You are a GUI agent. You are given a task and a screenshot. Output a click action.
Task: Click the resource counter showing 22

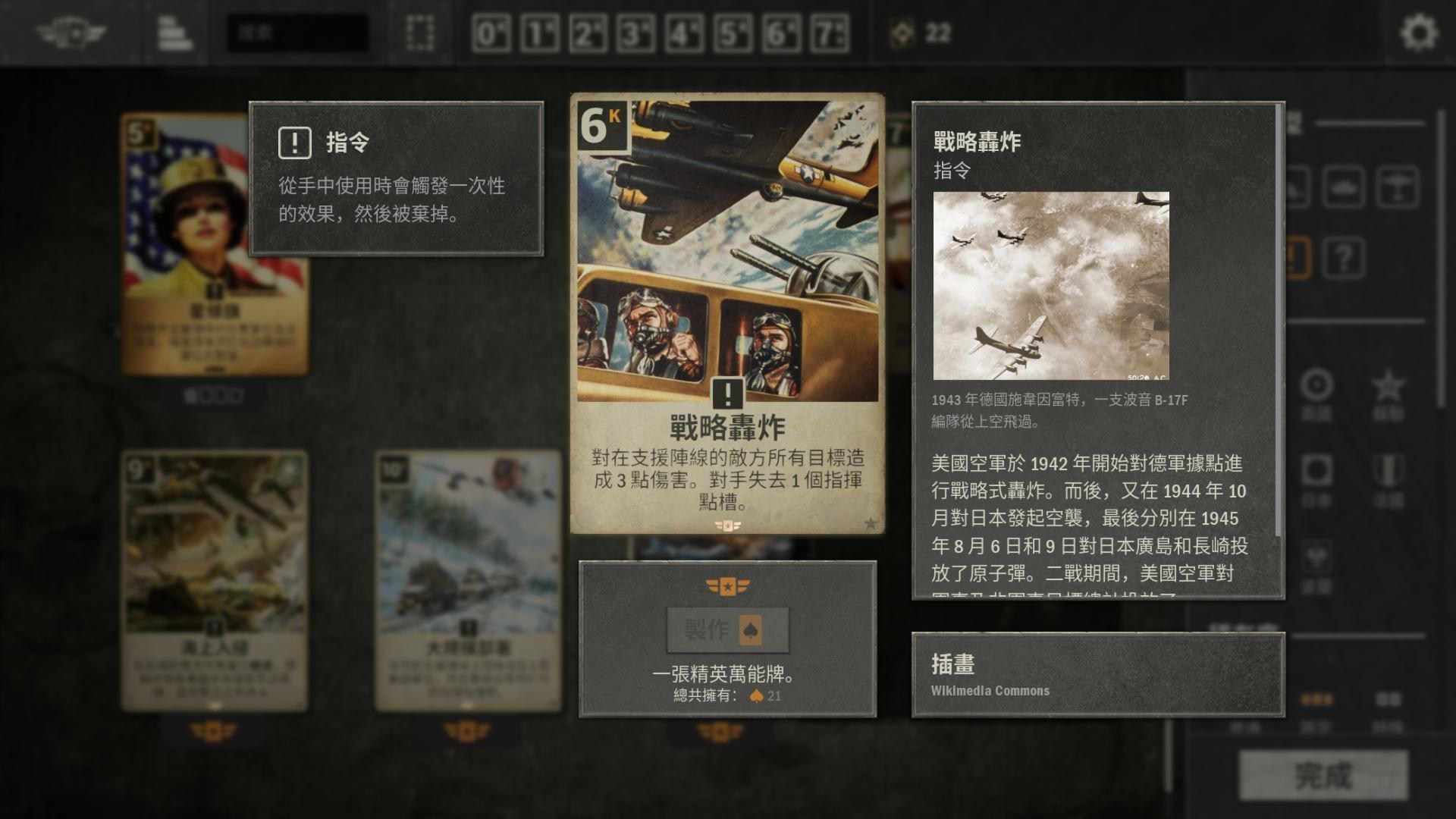pos(917,33)
